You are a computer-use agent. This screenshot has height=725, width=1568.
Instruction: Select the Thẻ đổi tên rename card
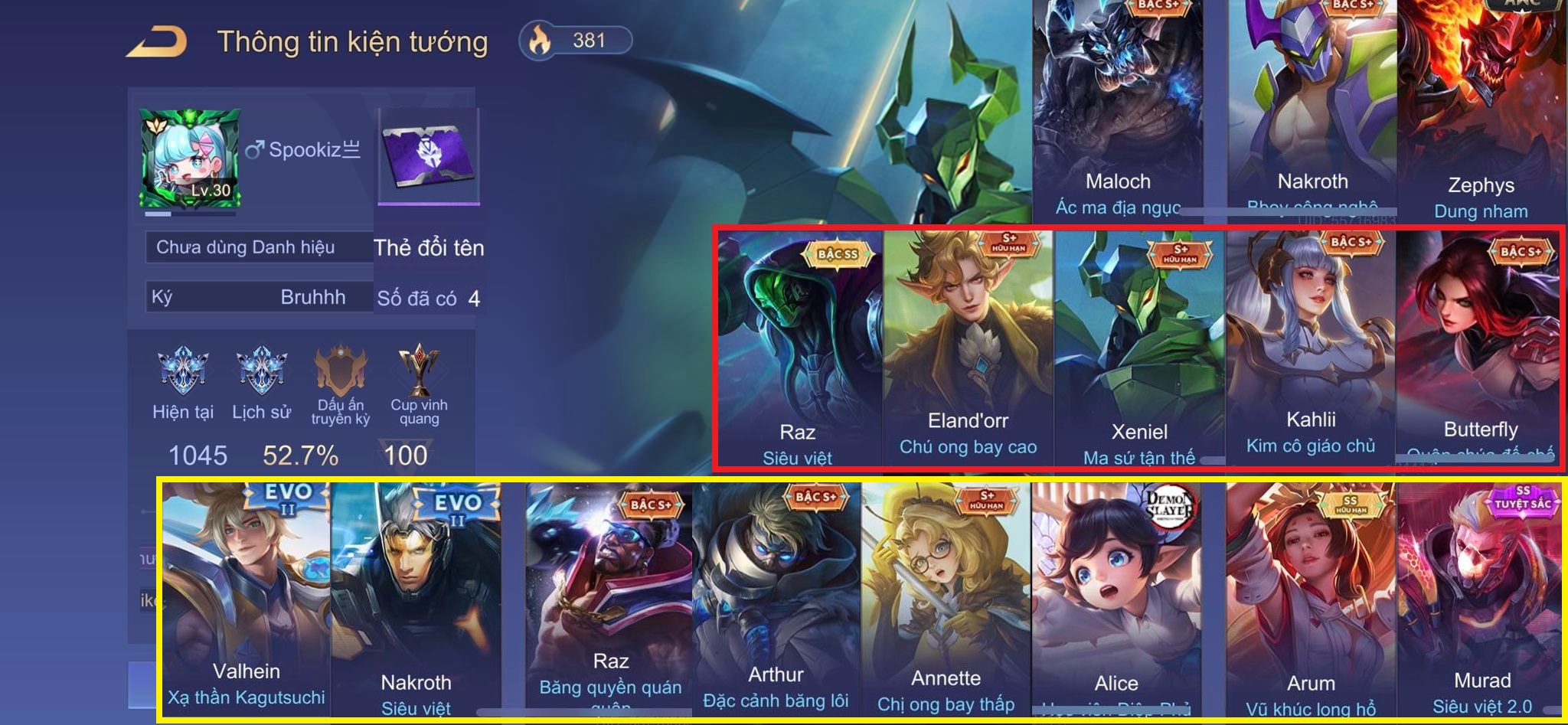point(429,157)
